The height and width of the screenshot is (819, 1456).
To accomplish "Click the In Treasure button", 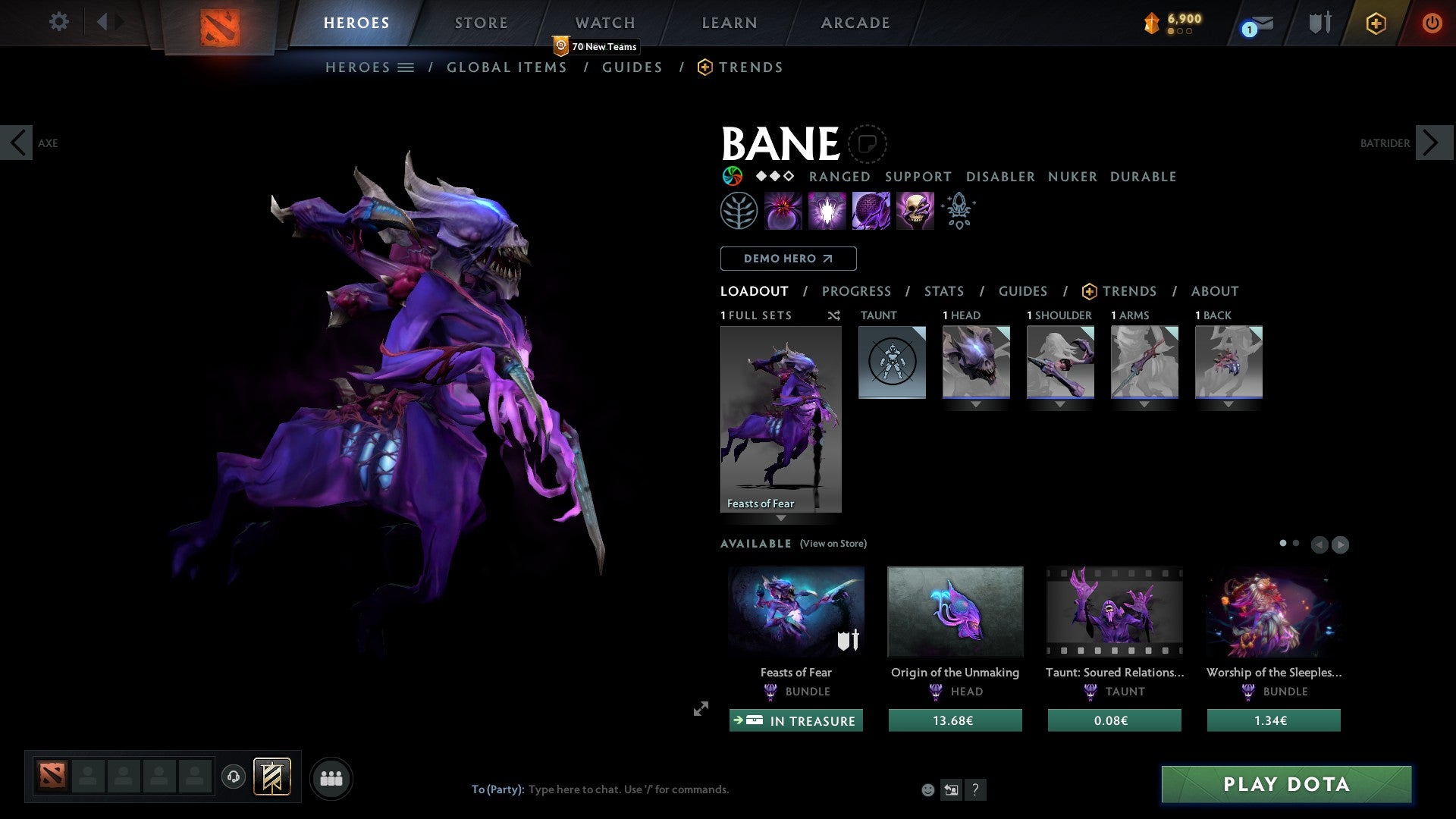I will click(795, 720).
